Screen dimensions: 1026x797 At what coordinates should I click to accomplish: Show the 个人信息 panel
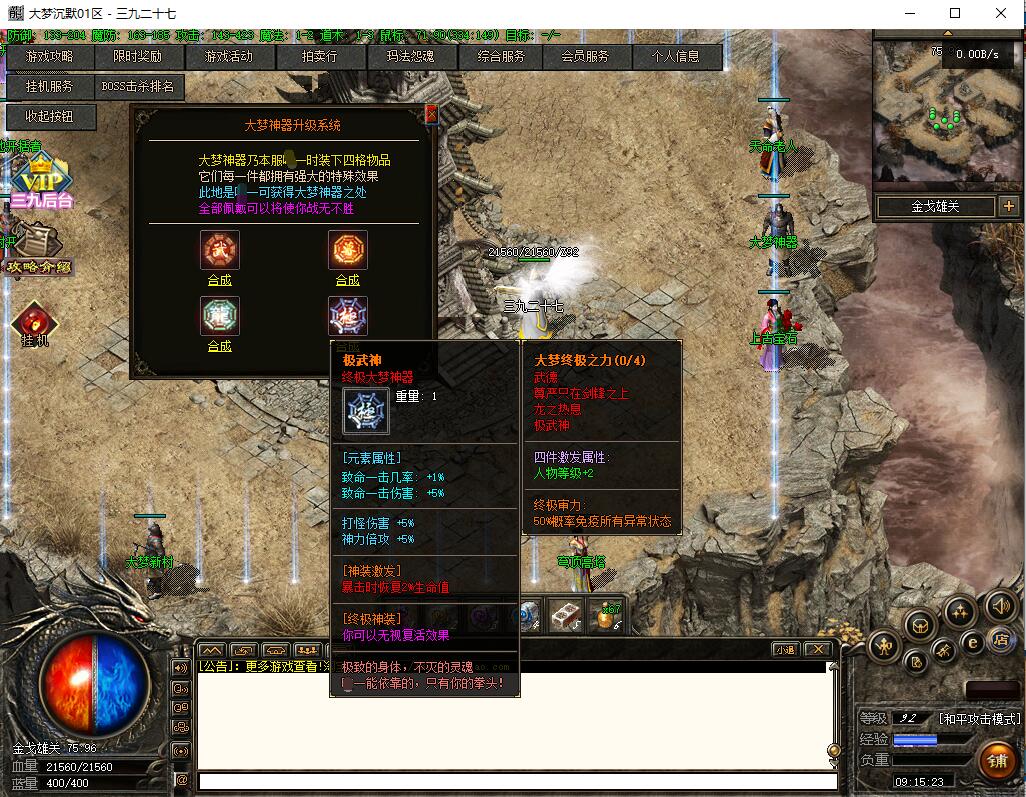[676, 57]
